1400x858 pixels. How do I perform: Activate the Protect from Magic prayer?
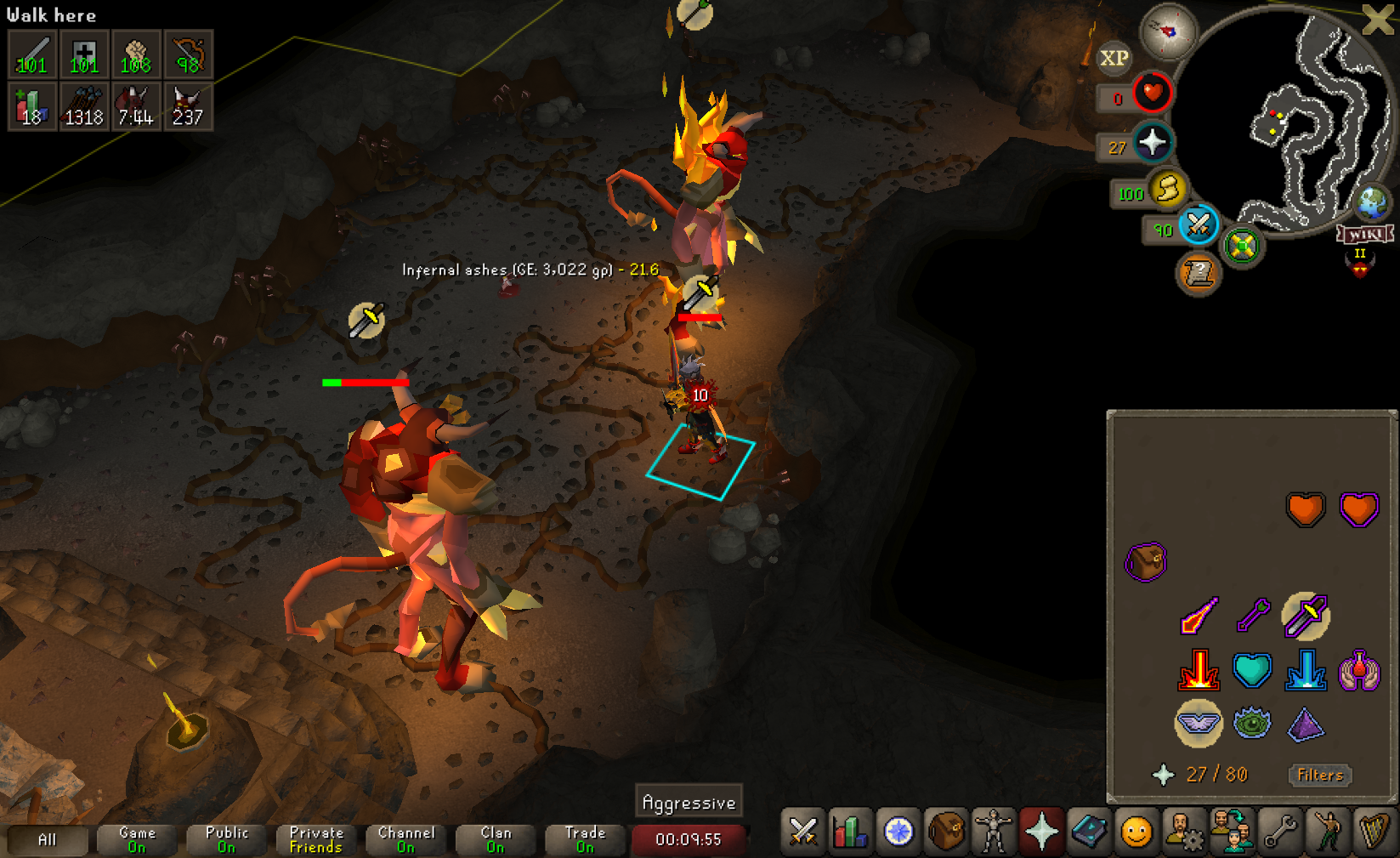[x=1199, y=616]
